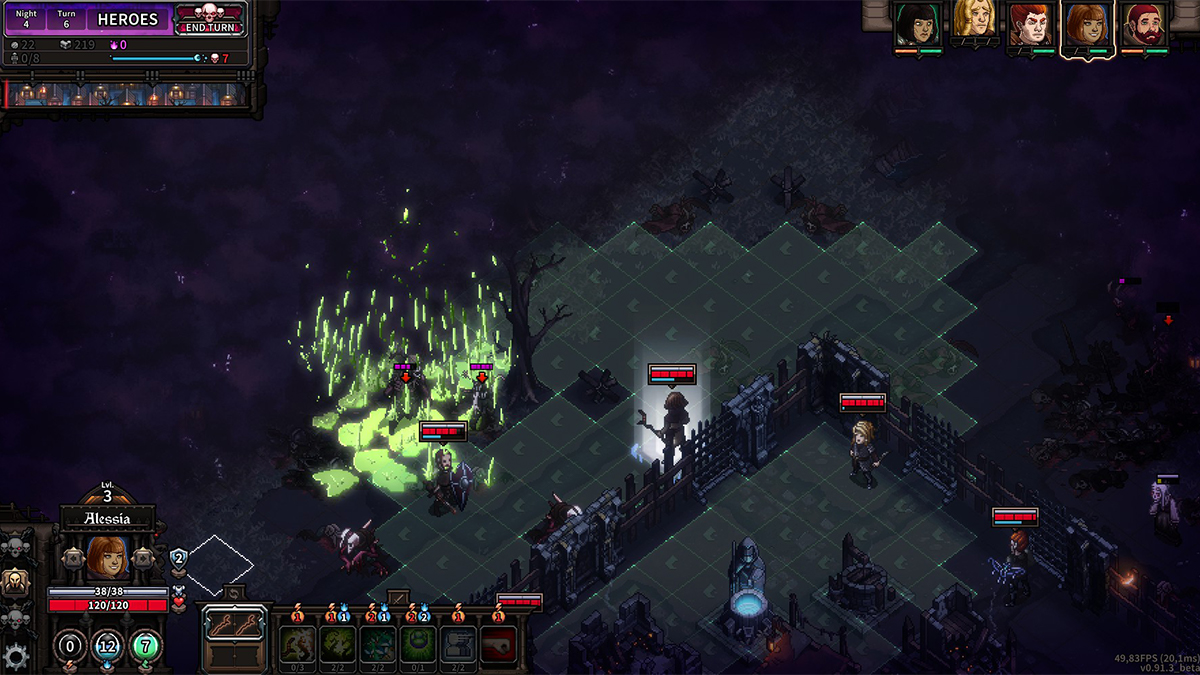This screenshot has width=1200, height=675.
Task: Click the town panorama strip under End Turn
Action: click(127, 95)
